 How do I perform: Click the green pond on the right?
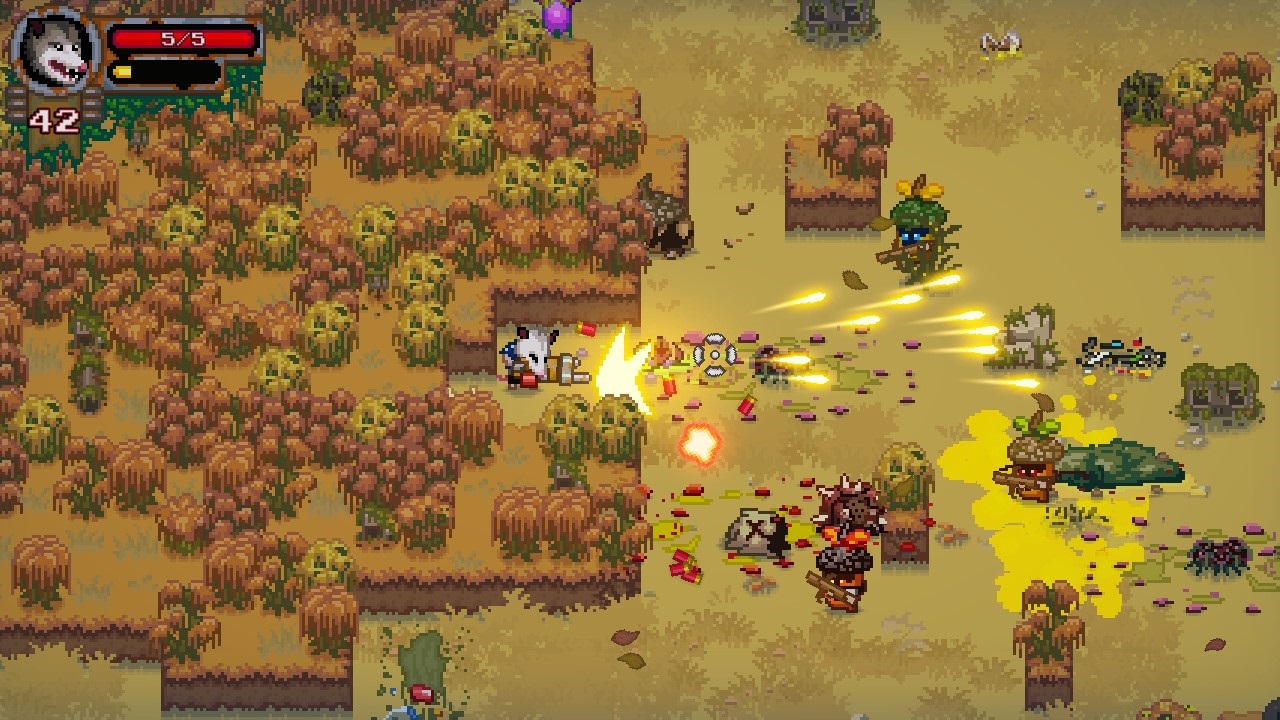[1122, 462]
